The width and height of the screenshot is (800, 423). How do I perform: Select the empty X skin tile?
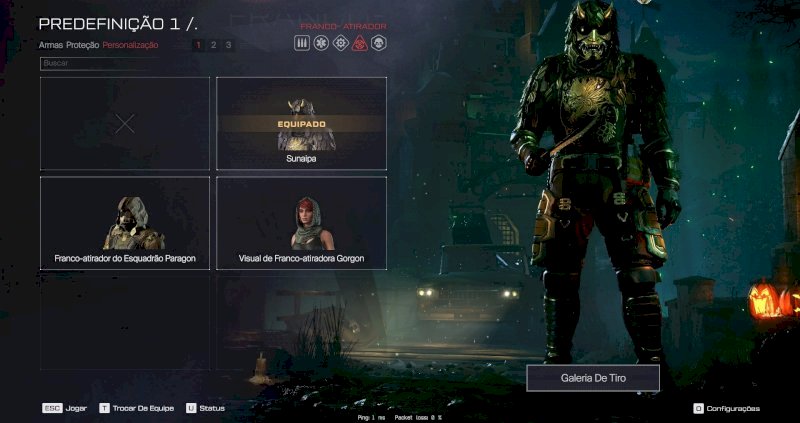click(x=125, y=123)
